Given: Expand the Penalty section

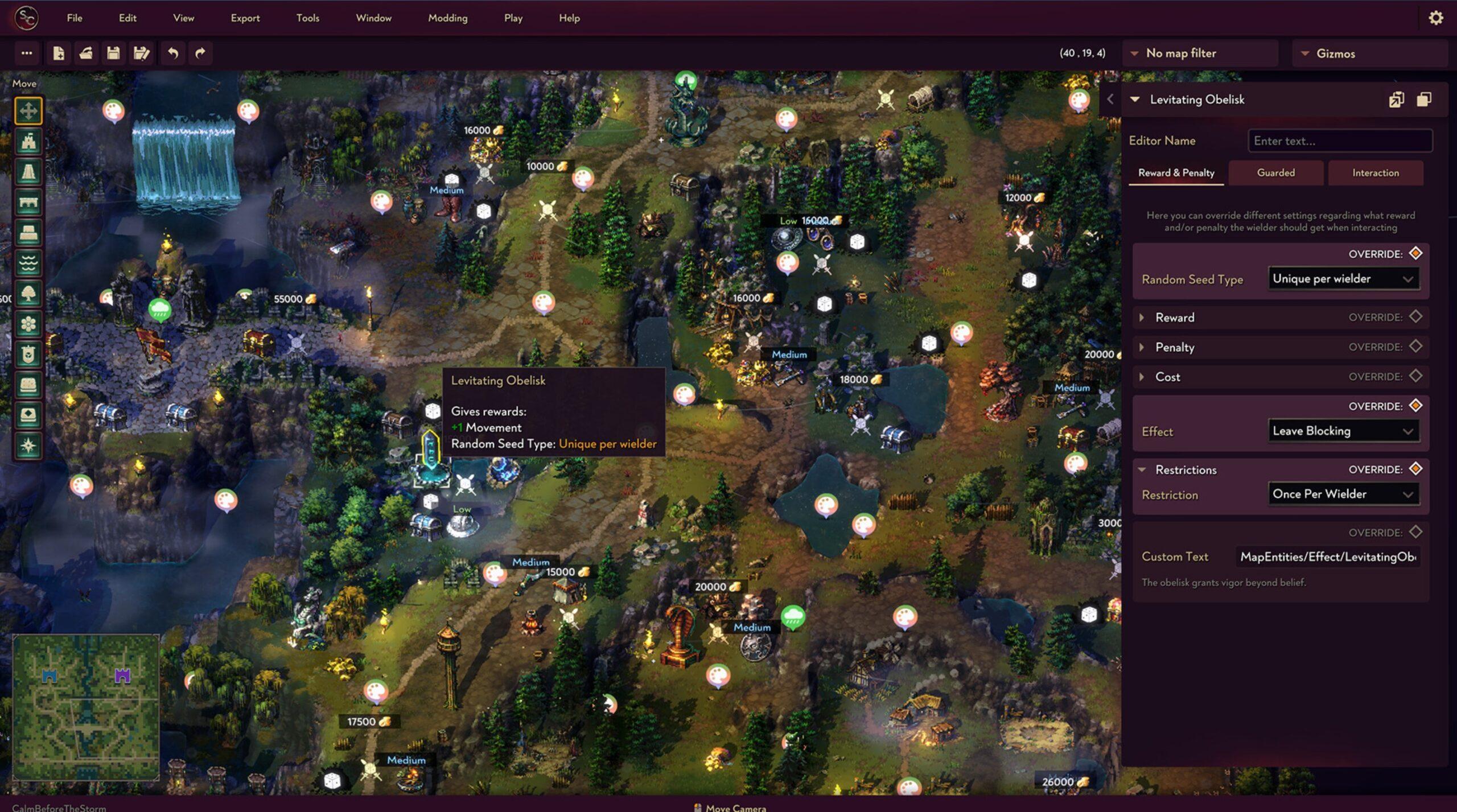Looking at the screenshot, I should 1174,347.
